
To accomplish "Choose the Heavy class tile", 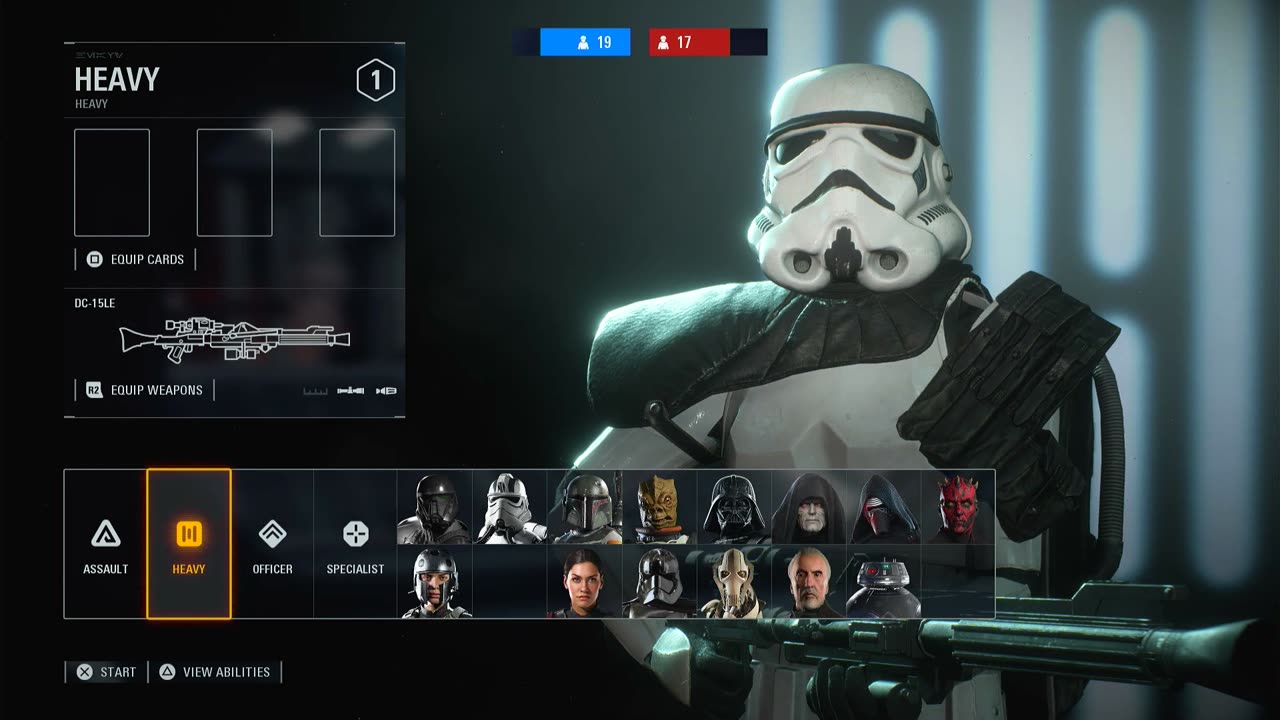I will coord(189,544).
